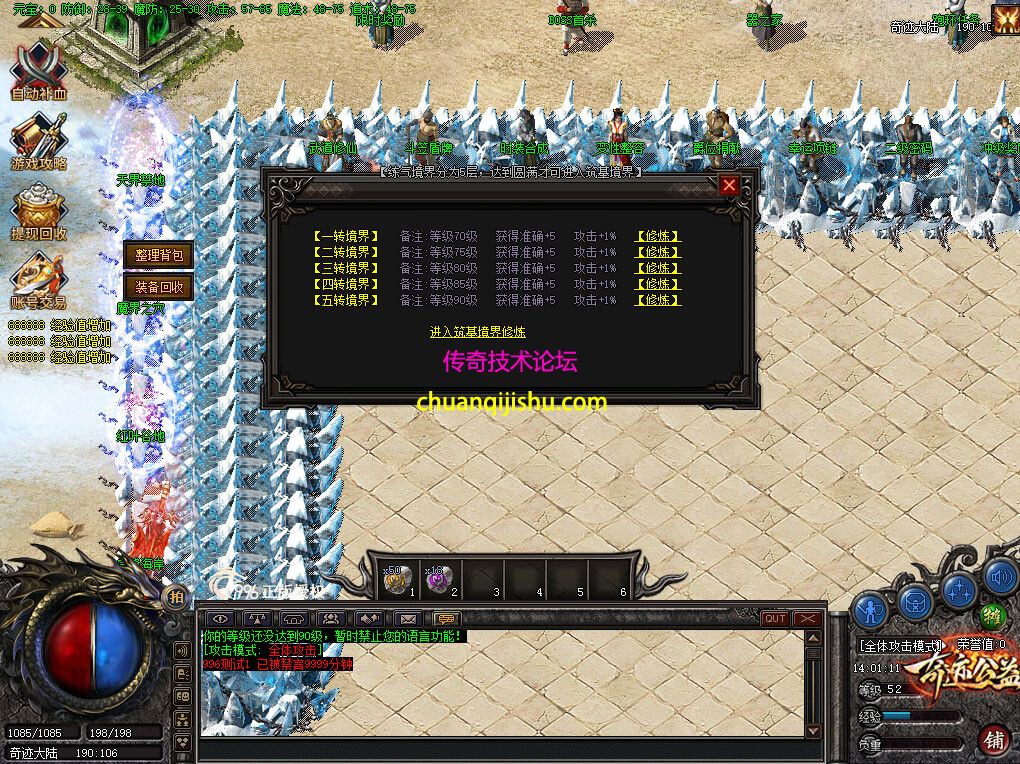Screen dimensions: 1020x764
Task: Open the 游戏攻略 guide icon
Action: pyautogui.click(x=38, y=140)
